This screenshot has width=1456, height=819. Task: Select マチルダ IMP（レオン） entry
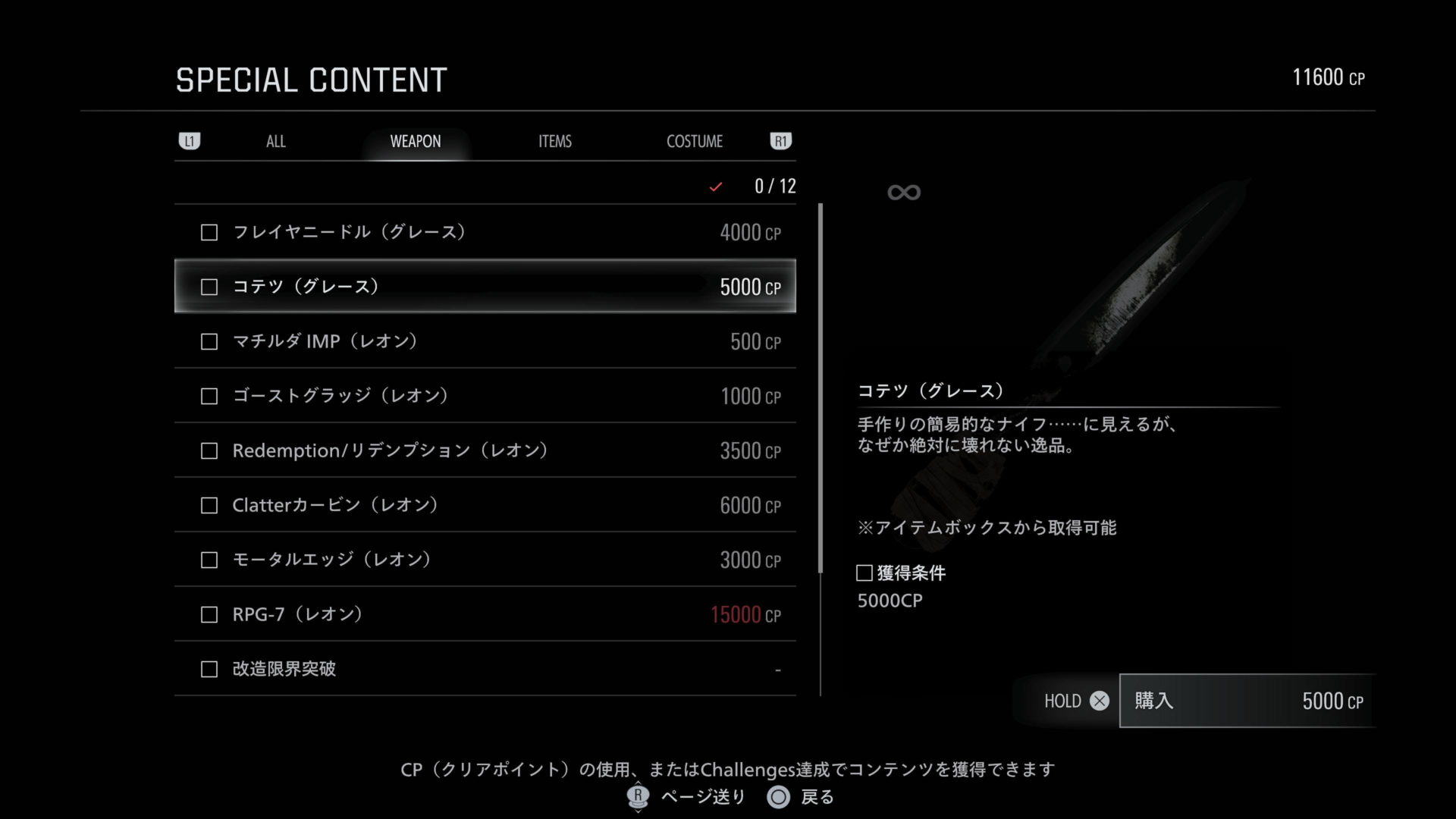[x=485, y=341]
